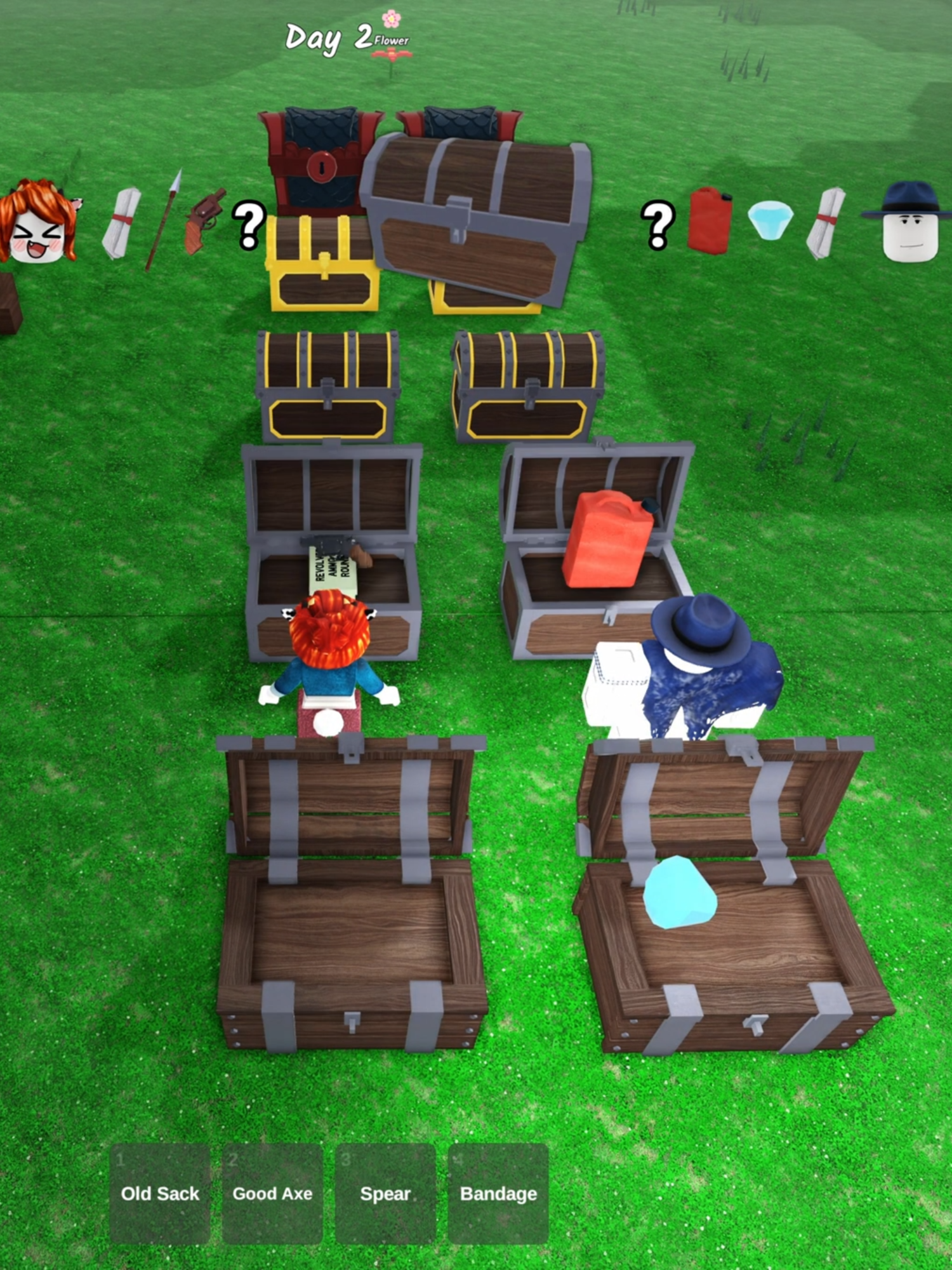Image resolution: width=952 pixels, height=1270 pixels.
Task: Expand the right closed gold-trimmed chest
Action: coord(527,384)
